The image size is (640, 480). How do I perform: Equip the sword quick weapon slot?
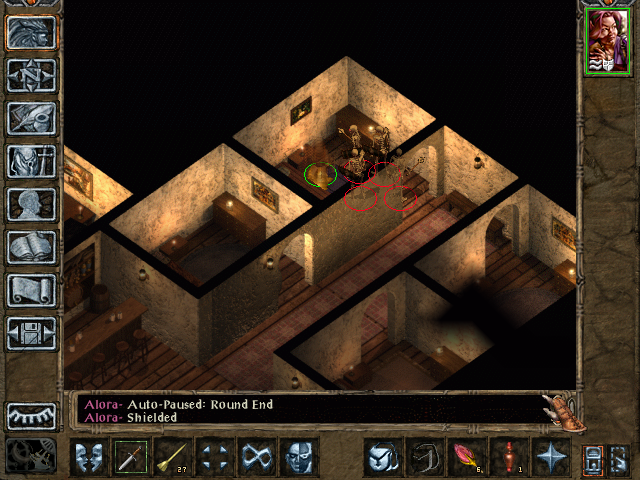(130, 457)
